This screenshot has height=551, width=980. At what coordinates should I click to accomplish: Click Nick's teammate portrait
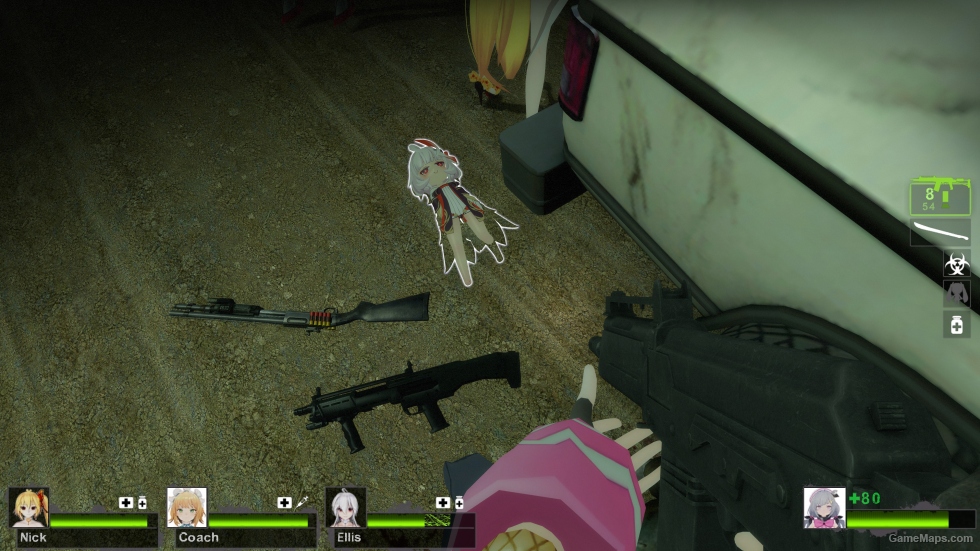click(28, 507)
